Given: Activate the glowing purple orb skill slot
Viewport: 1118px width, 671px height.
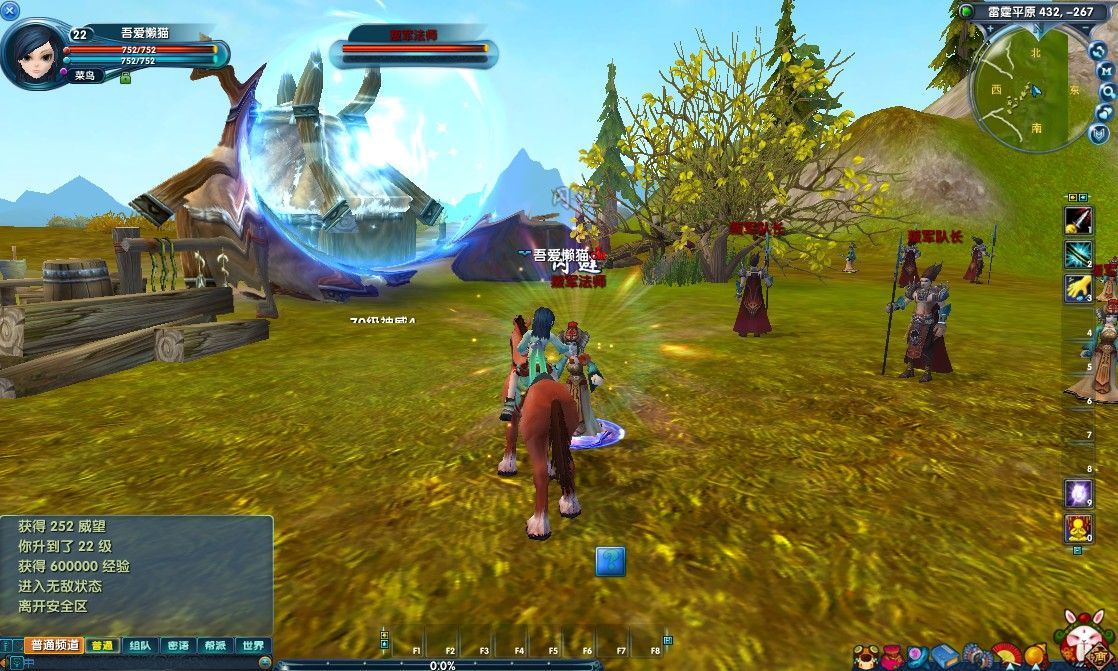Looking at the screenshot, I should point(1078,493).
